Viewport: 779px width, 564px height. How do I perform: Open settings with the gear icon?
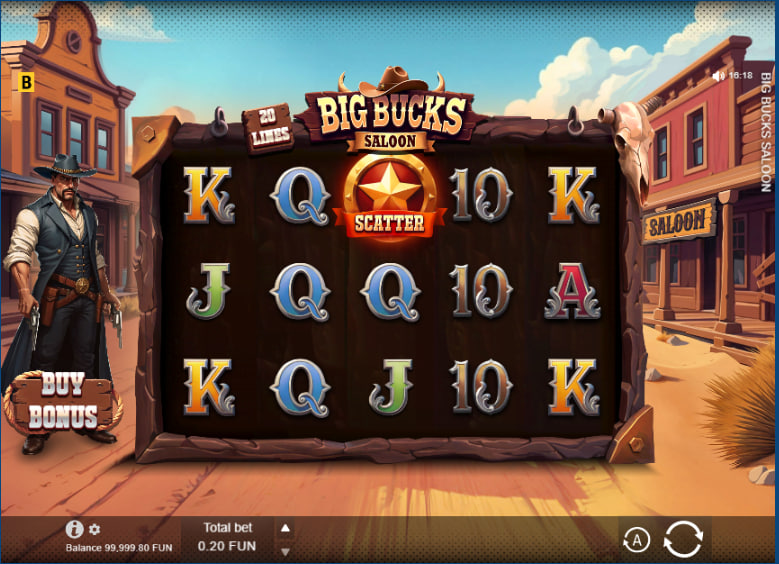pyautogui.click(x=95, y=529)
